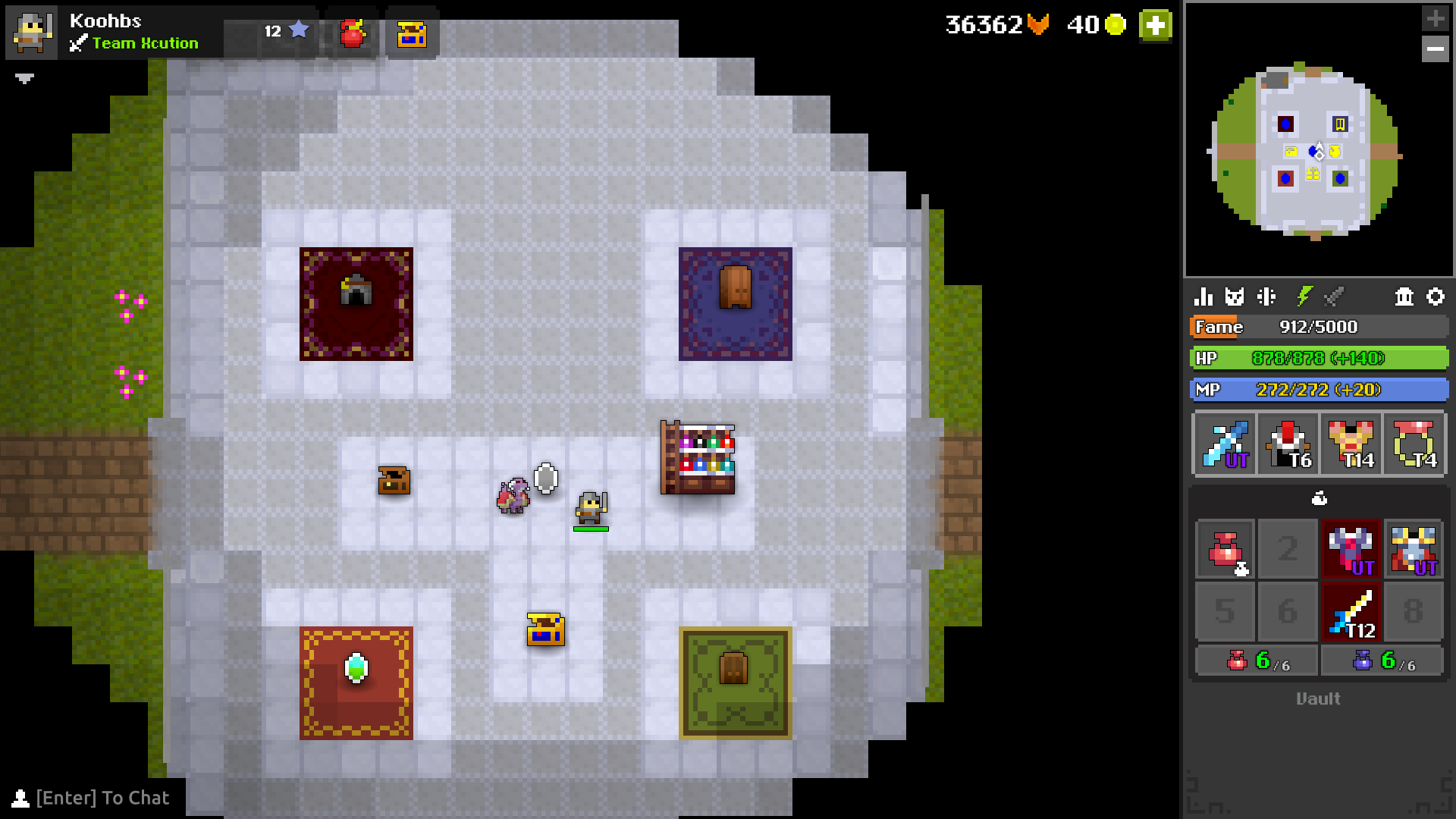Click the orange Fame progress bar
The image size is (1456, 819).
pyautogui.click(x=1319, y=327)
